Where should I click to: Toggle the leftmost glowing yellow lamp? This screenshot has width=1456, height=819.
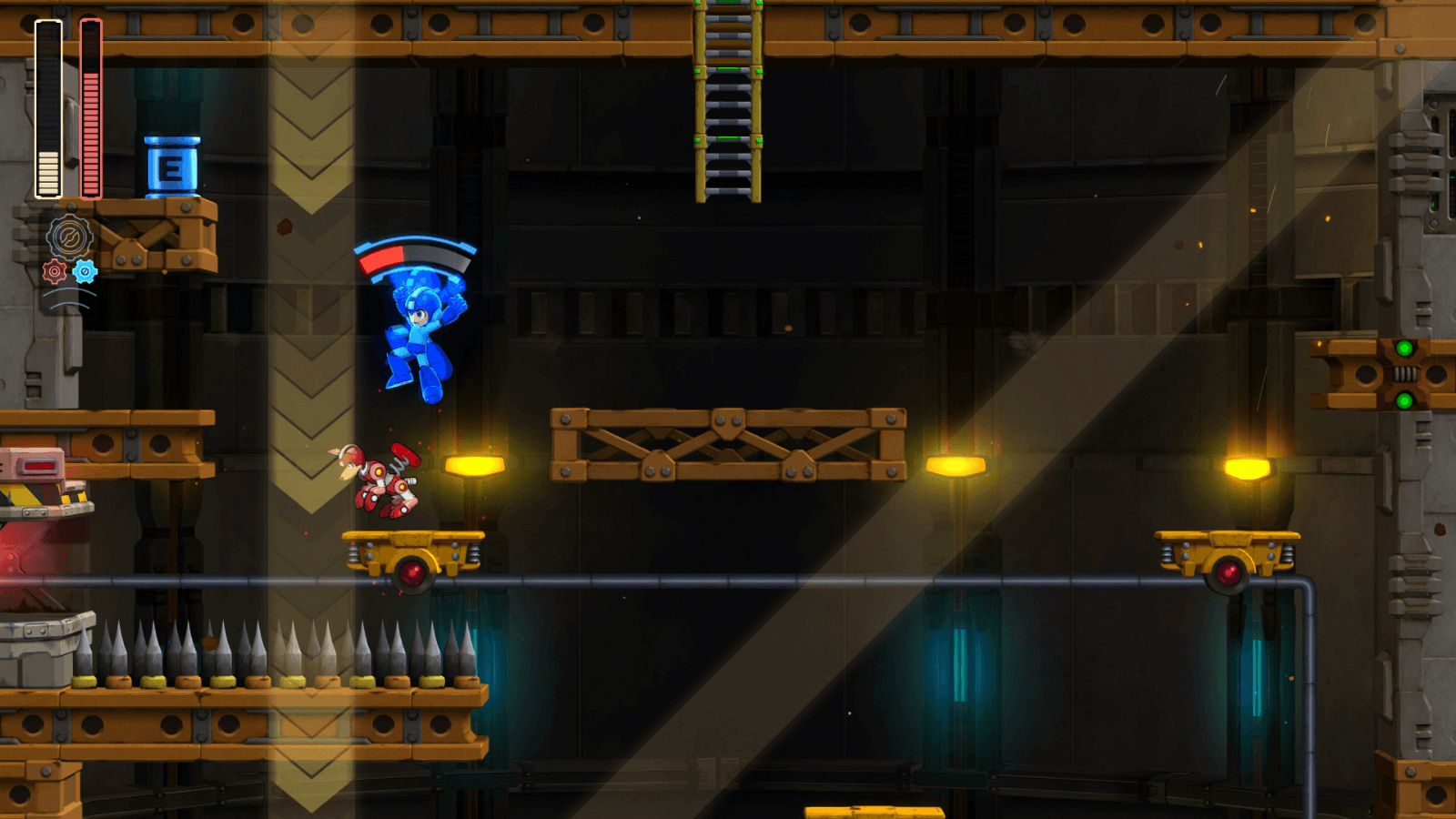pos(473,464)
